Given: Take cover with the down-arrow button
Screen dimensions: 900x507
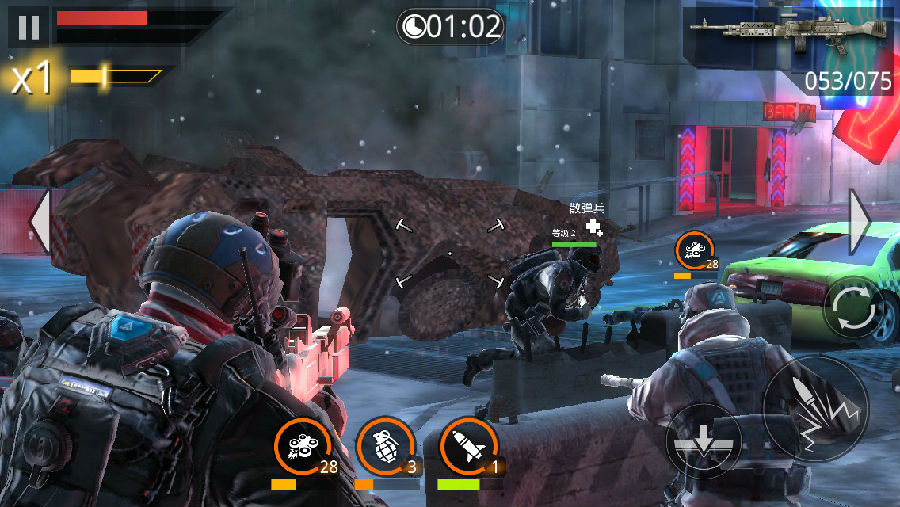Looking at the screenshot, I should pyautogui.click(x=705, y=441).
